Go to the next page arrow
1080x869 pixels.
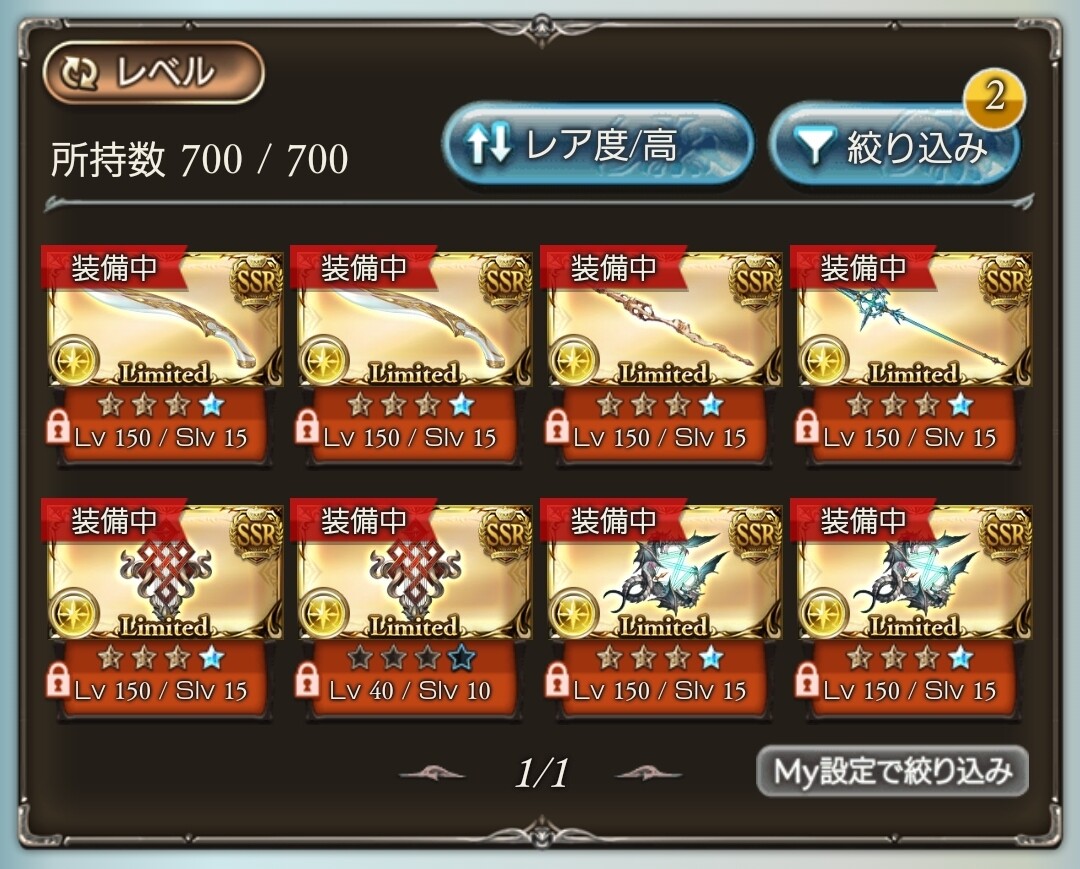[648, 772]
